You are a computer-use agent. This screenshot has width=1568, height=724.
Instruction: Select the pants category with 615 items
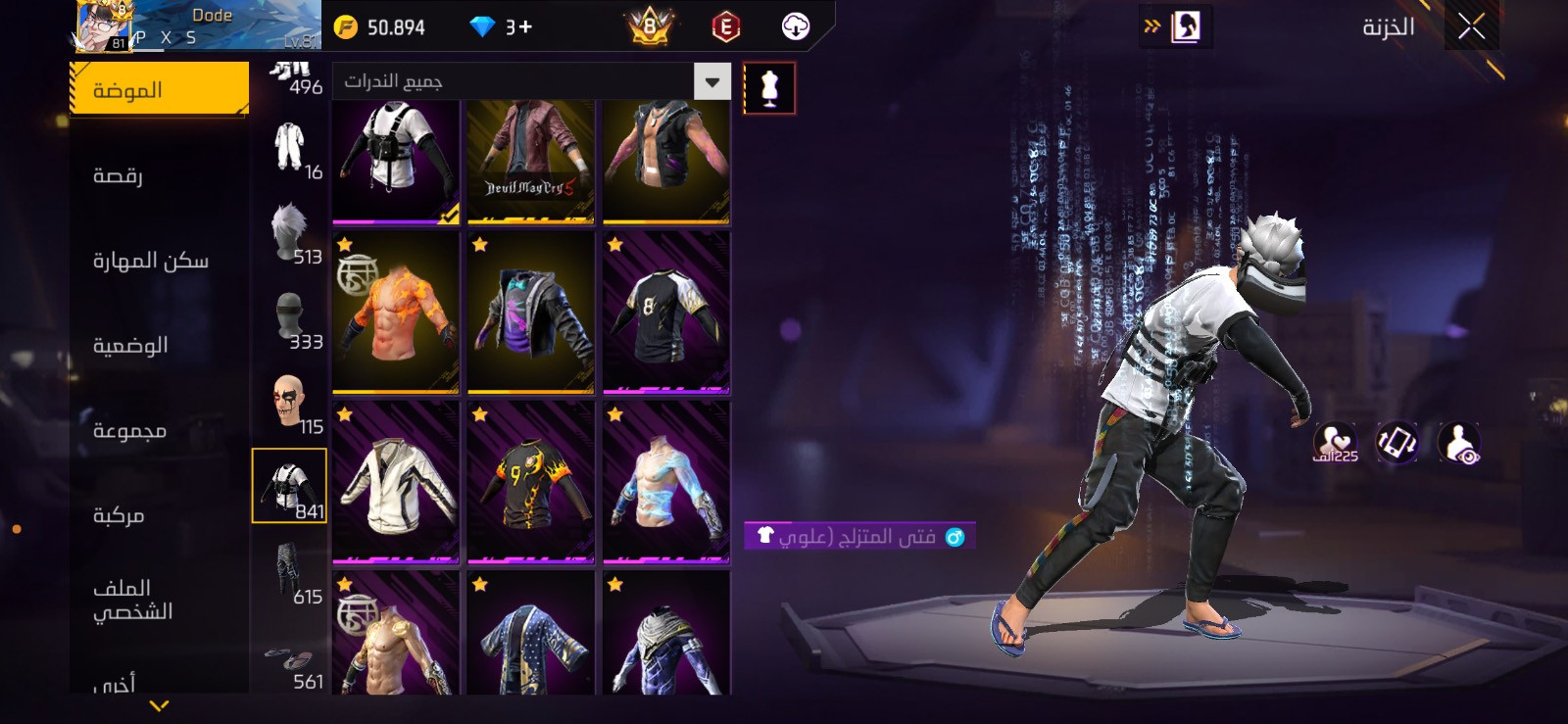click(x=291, y=574)
